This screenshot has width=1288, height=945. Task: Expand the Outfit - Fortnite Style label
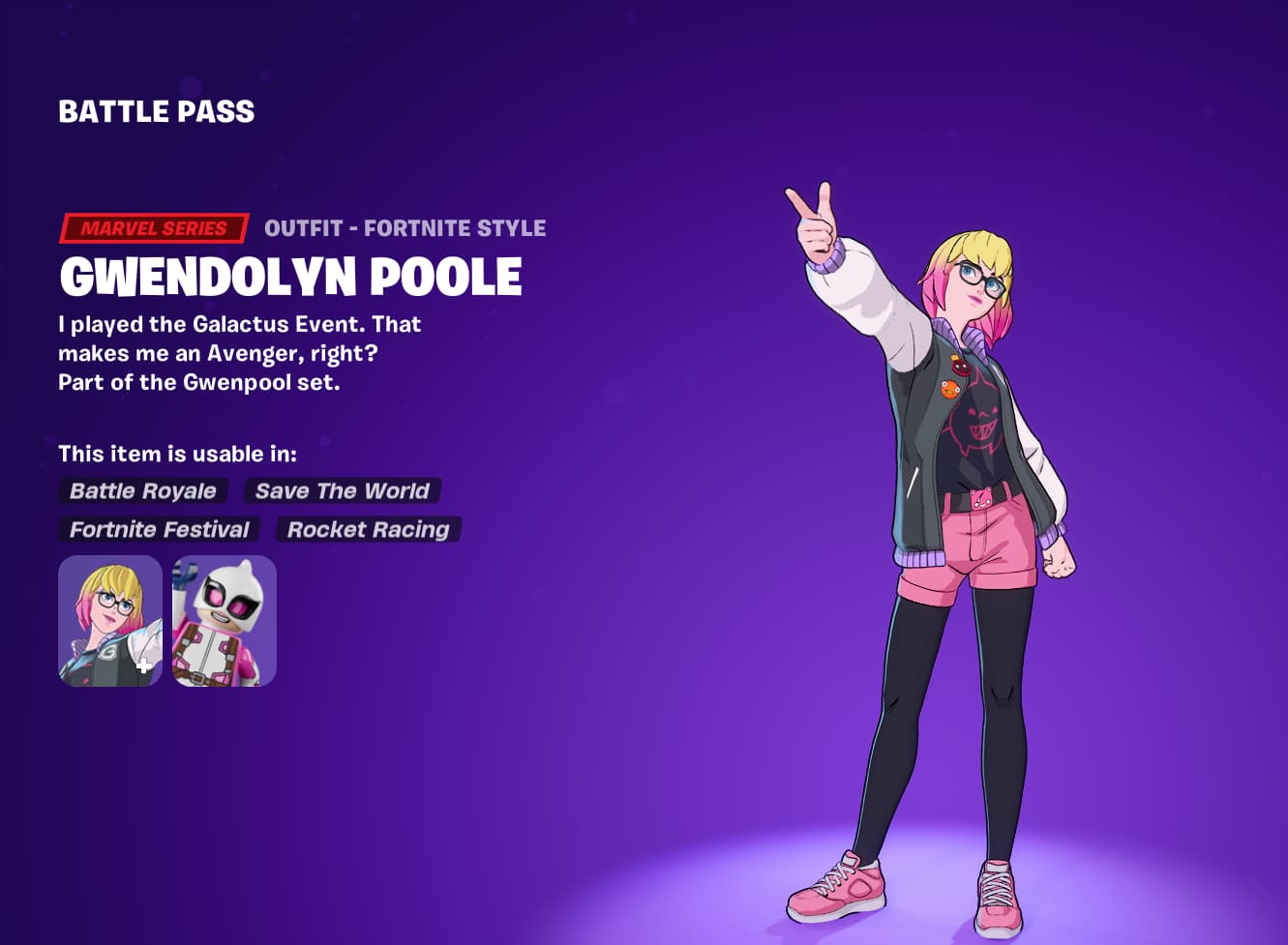[405, 228]
